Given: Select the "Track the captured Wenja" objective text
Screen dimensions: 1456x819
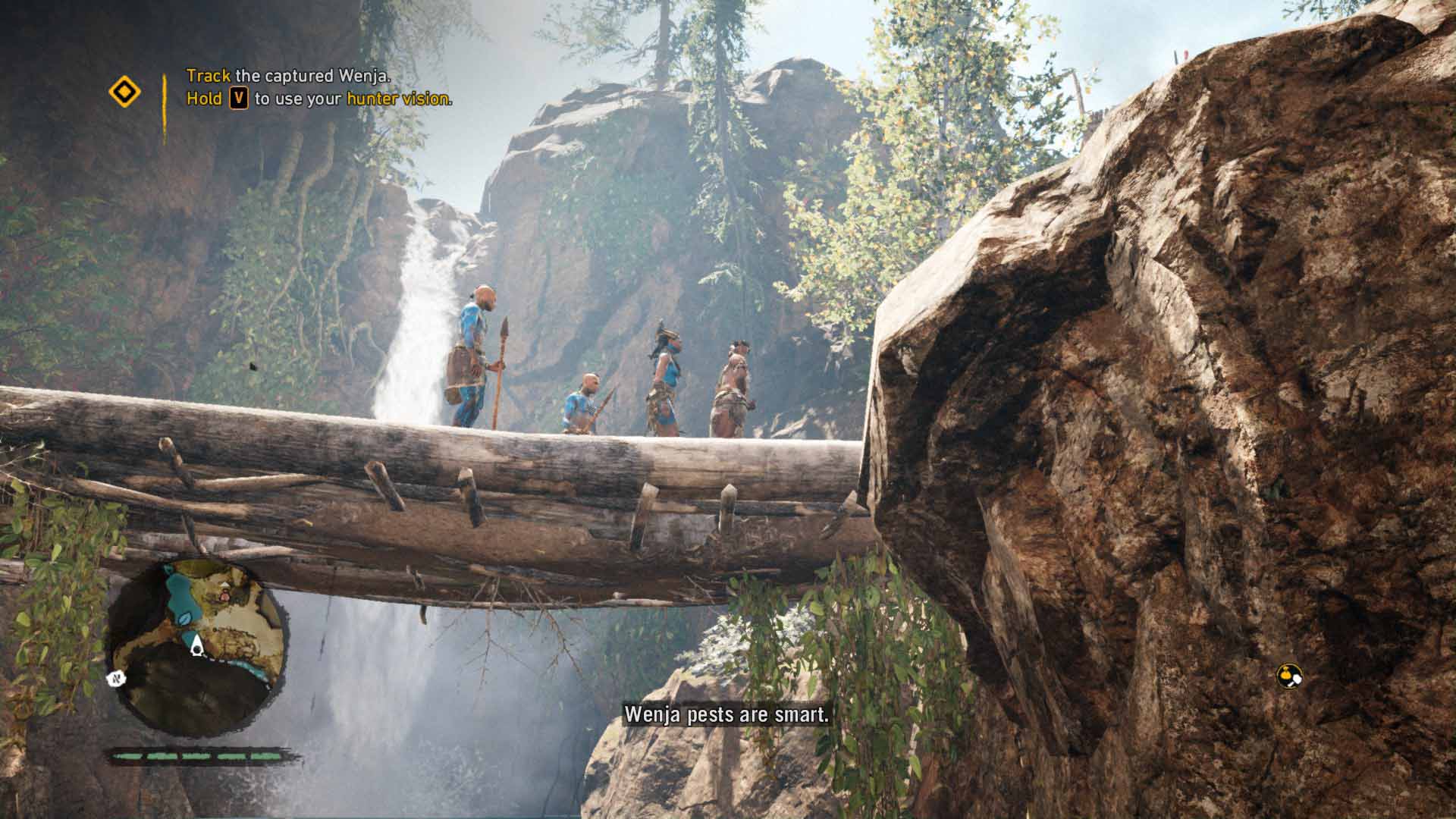Looking at the screenshot, I should tap(289, 76).
